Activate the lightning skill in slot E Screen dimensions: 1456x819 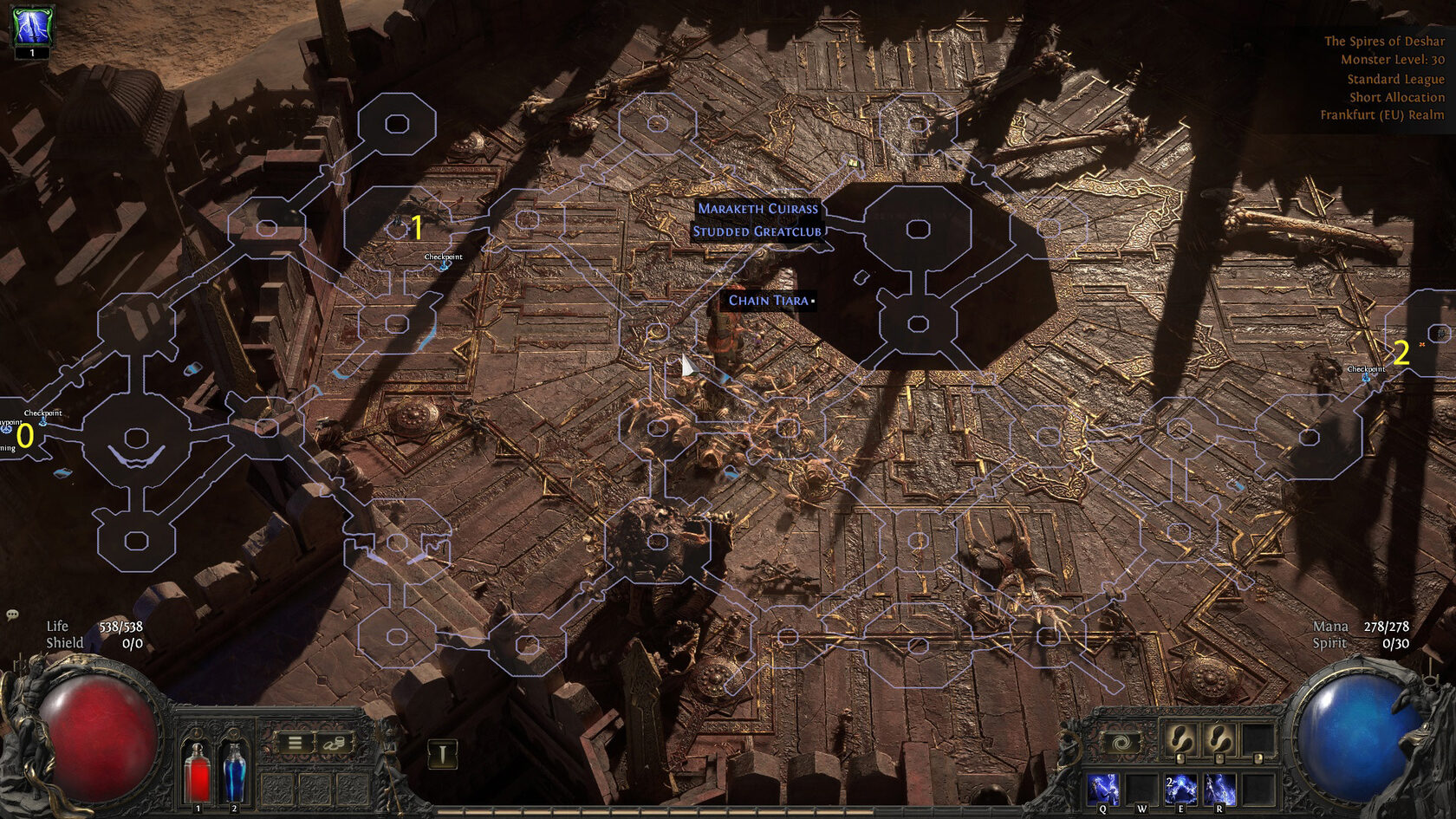coord(1180,790)
